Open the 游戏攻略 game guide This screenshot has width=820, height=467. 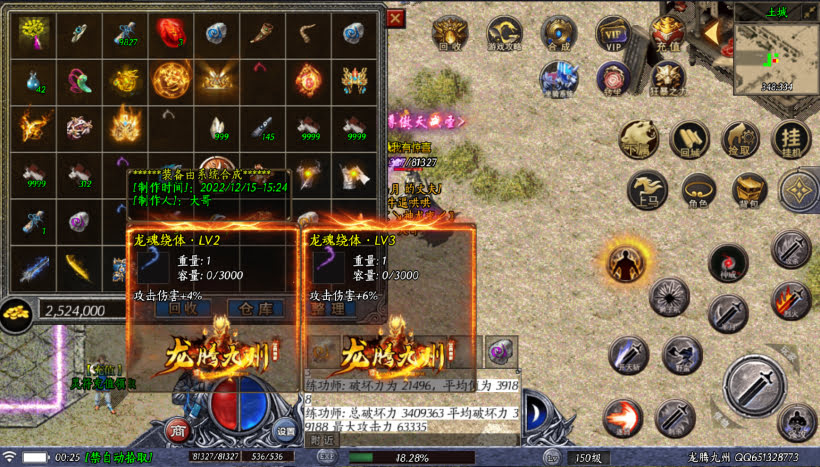[x=505, y=32]
